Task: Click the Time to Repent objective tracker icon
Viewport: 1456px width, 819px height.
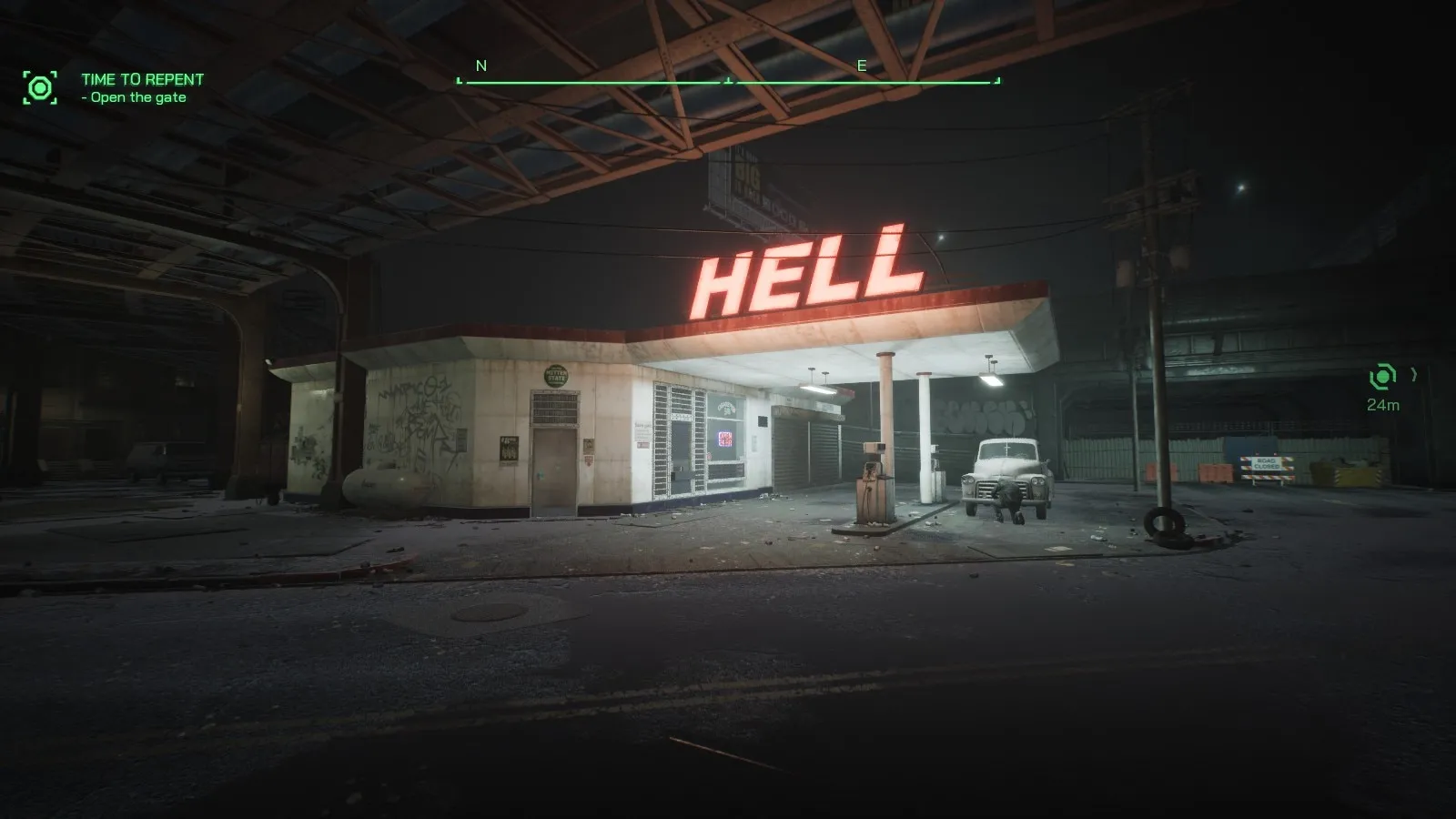Action: (x=40, y=87)
